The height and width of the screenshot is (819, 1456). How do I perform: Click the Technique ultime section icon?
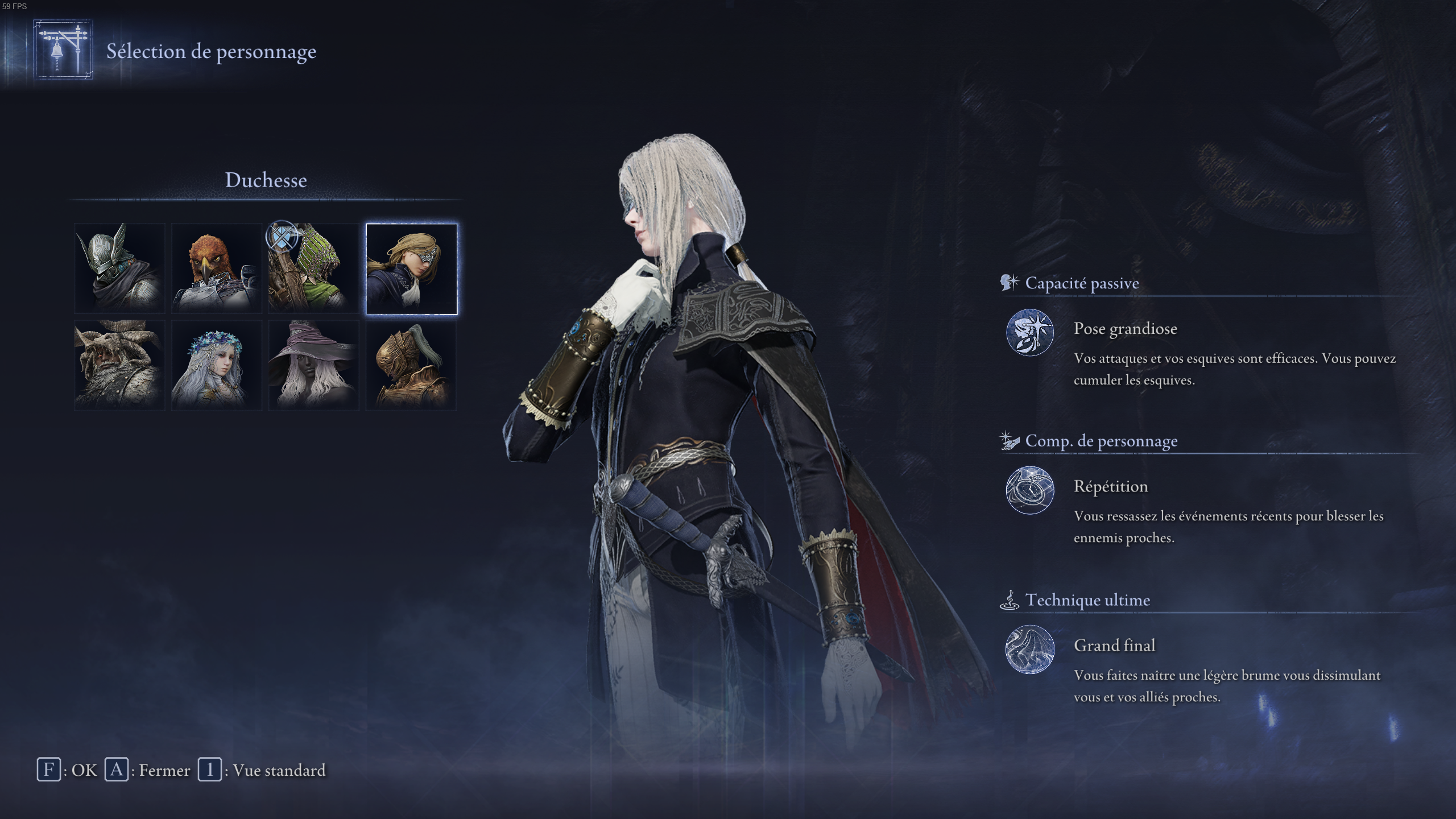pos(1010,599)
